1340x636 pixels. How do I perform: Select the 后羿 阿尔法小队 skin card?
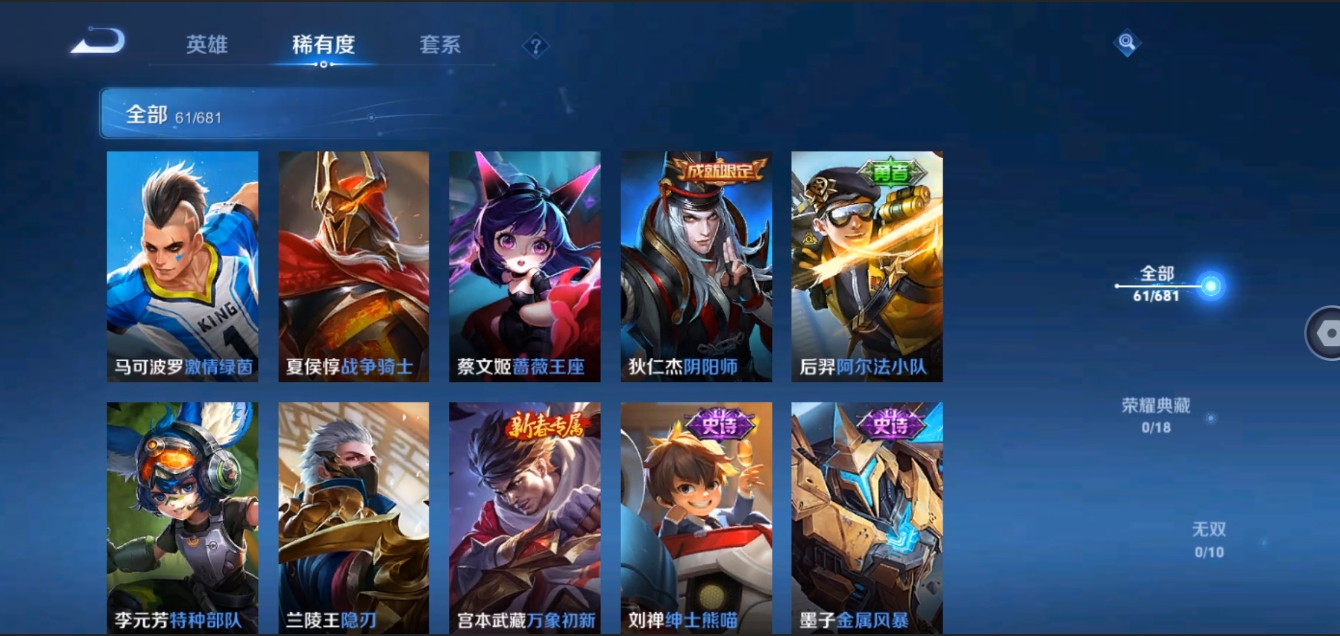(867, 266)
